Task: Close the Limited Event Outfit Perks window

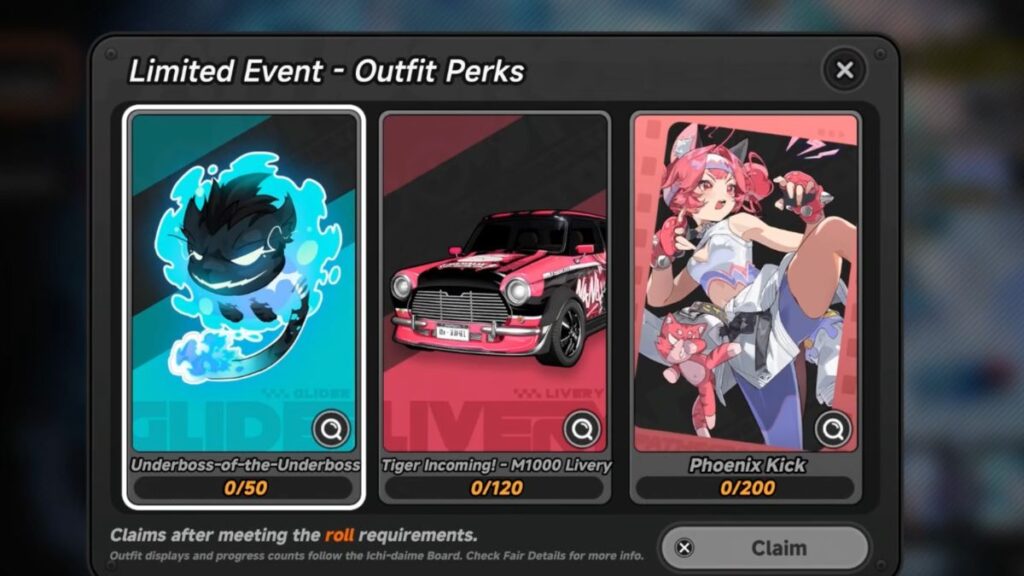Action: [x=845, y=70]
